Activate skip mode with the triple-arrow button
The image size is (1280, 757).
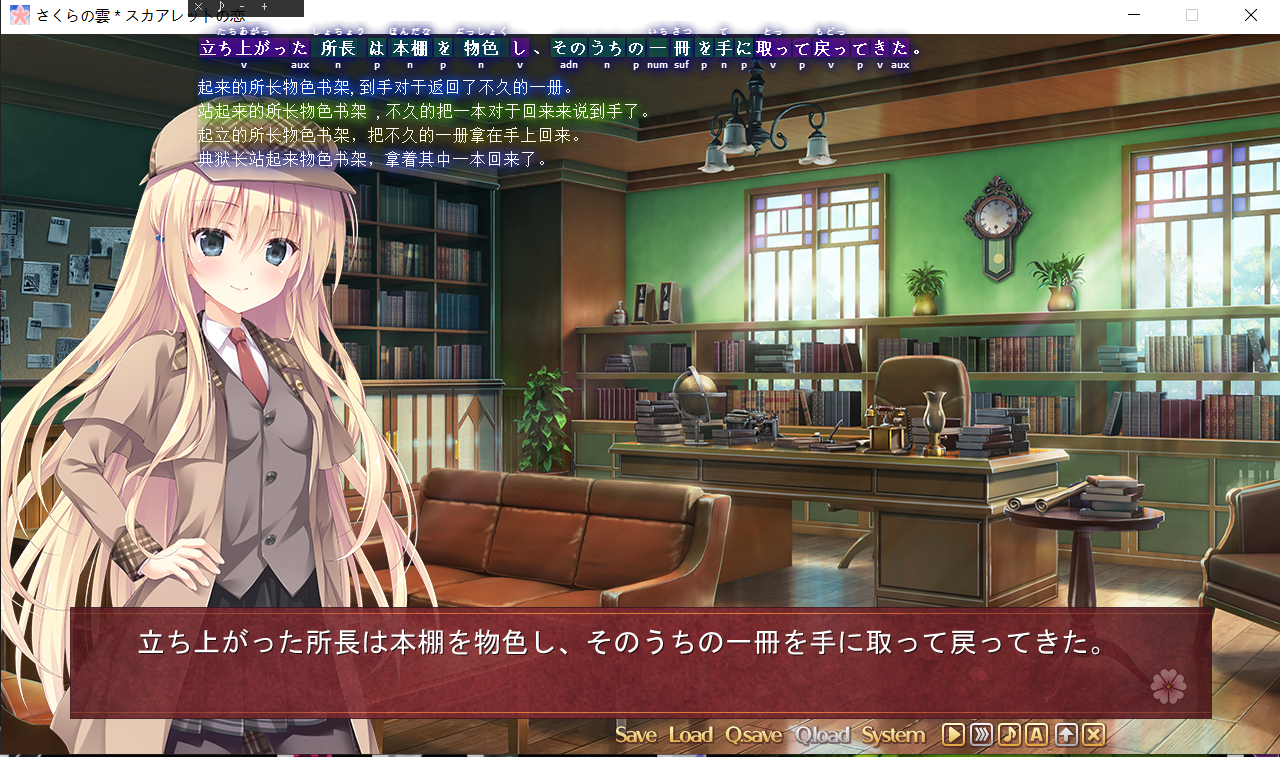pyautogui.click(x=981, y=735)
